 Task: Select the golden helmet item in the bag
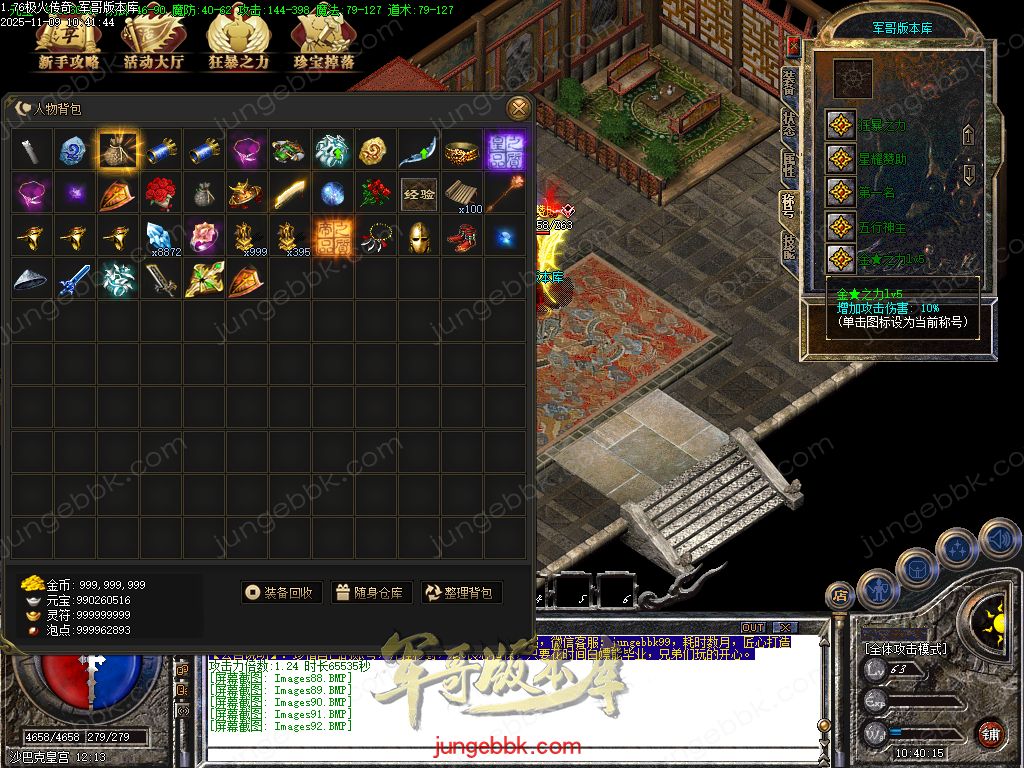418,237
